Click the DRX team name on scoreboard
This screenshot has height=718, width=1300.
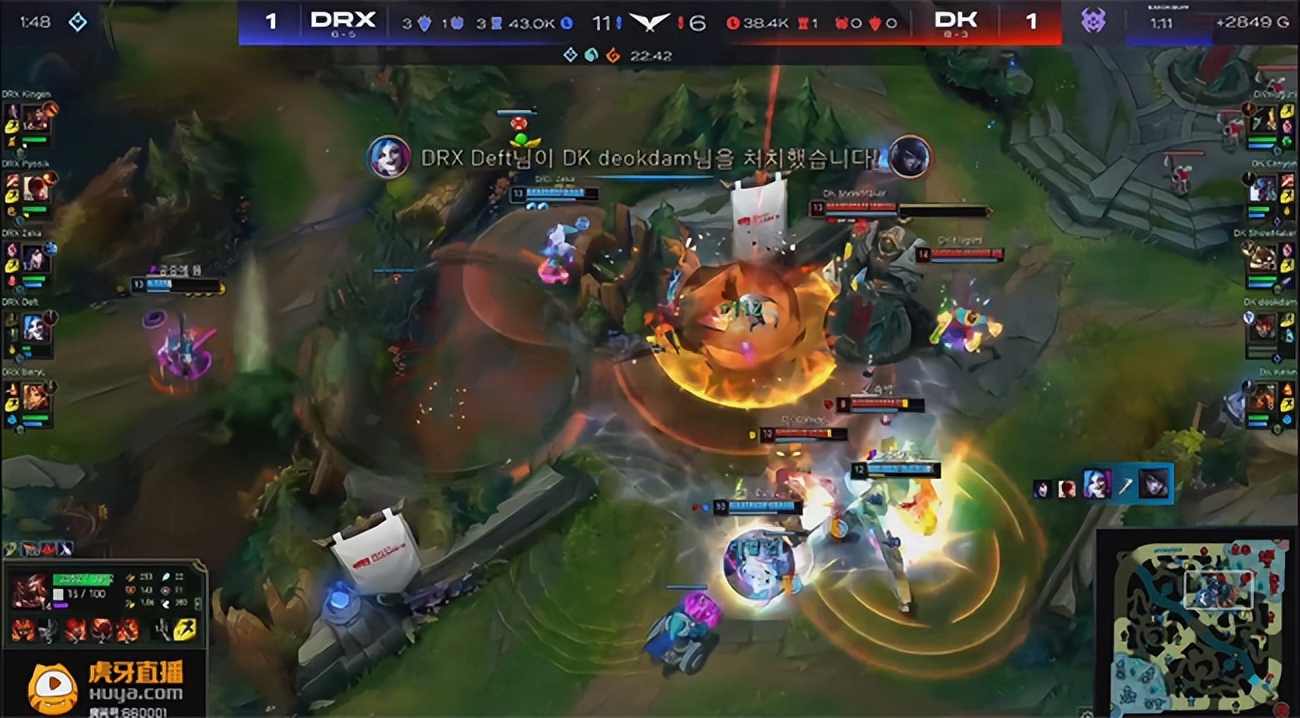pyautogui.click(x=342, y=21)
